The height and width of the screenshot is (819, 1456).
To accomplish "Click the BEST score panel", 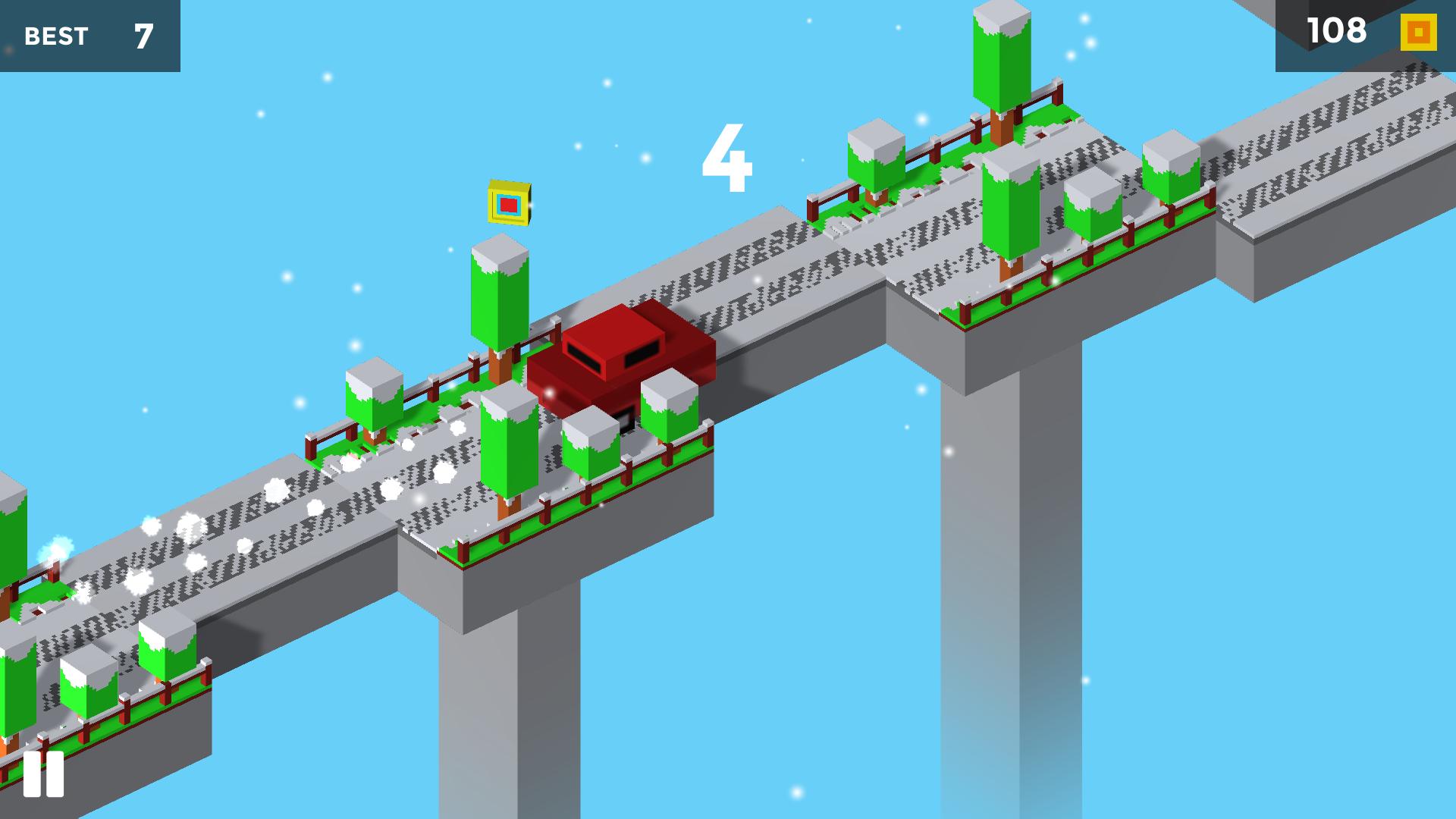I will (87, 34).
